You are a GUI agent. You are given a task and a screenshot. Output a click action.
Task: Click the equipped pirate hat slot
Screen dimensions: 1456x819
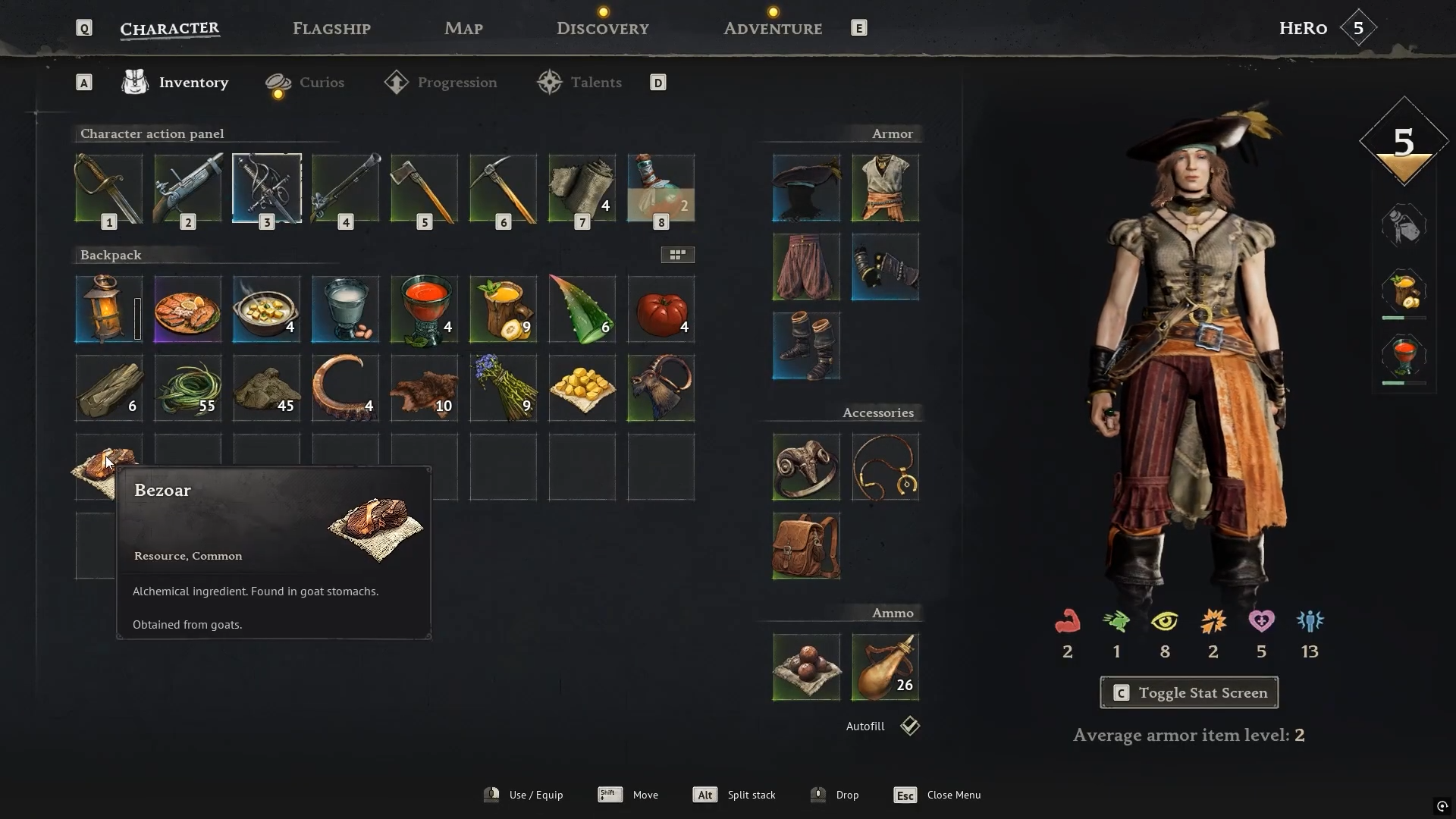point(806,188)
